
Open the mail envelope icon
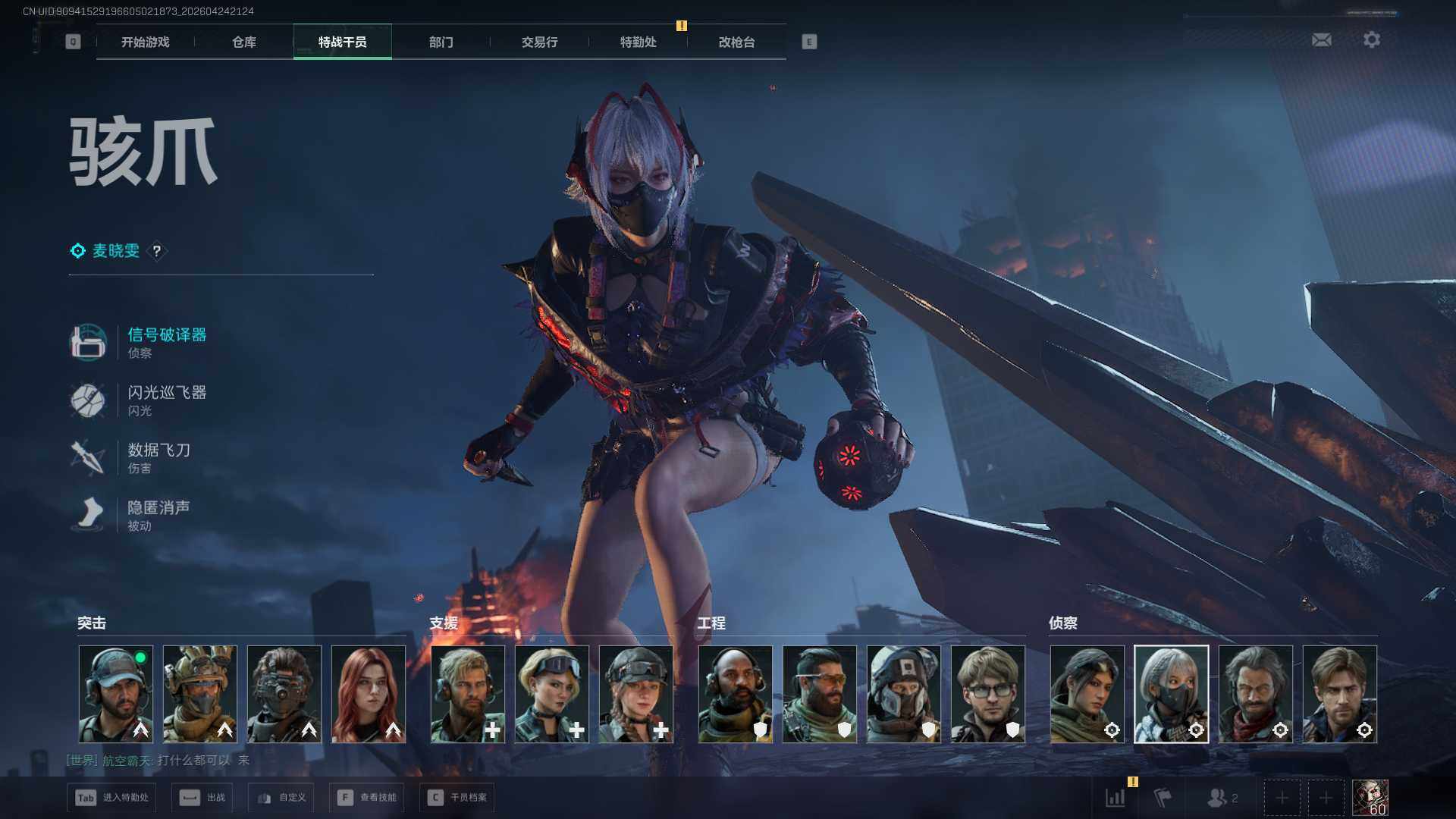point(1321,39)
